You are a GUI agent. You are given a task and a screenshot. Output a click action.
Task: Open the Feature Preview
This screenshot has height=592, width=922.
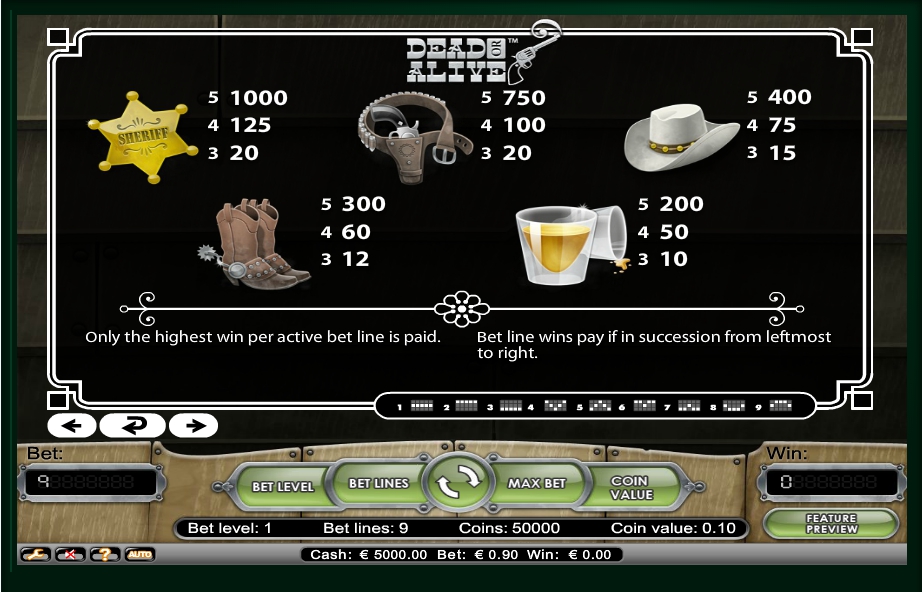(830, 523)
